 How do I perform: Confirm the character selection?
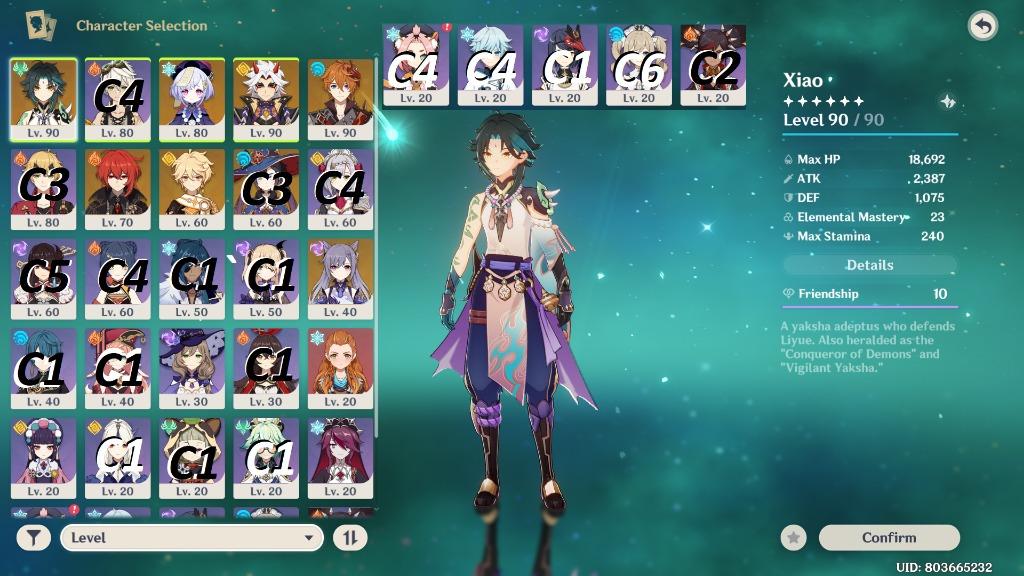889,538
